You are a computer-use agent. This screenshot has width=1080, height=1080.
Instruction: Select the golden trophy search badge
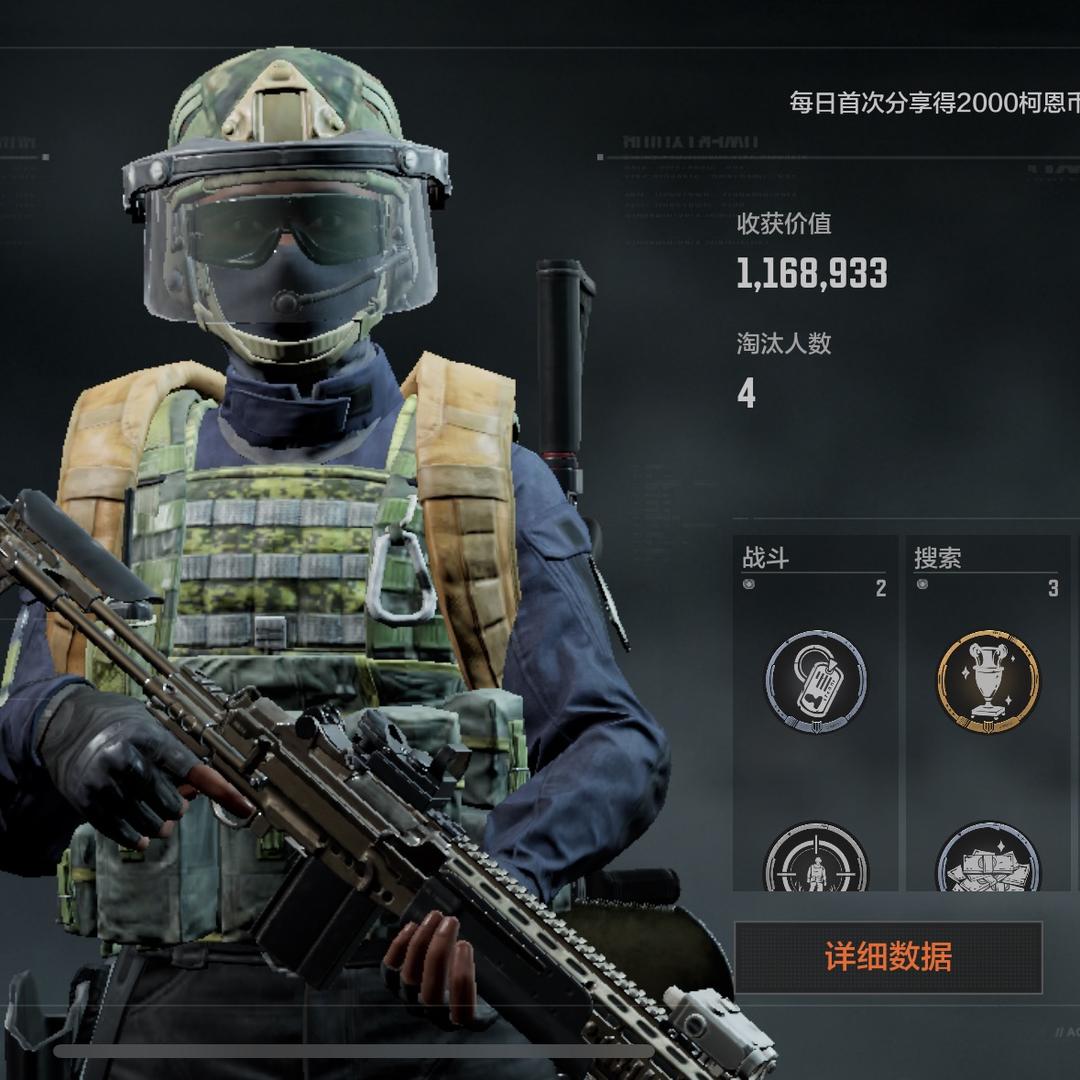click(988, 681)
